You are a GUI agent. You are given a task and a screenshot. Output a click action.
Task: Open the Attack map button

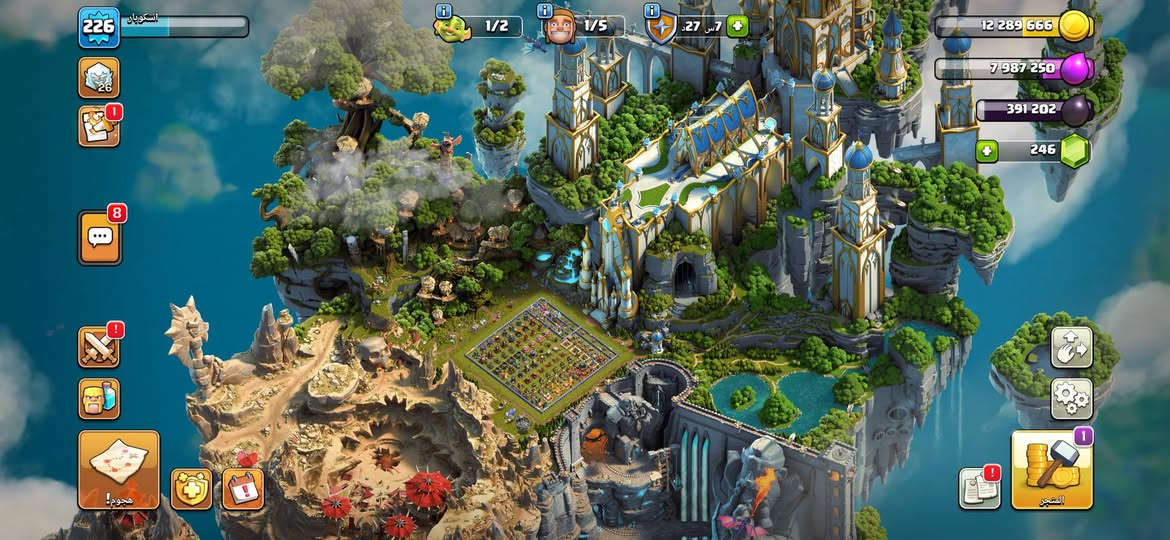(119, 469)
